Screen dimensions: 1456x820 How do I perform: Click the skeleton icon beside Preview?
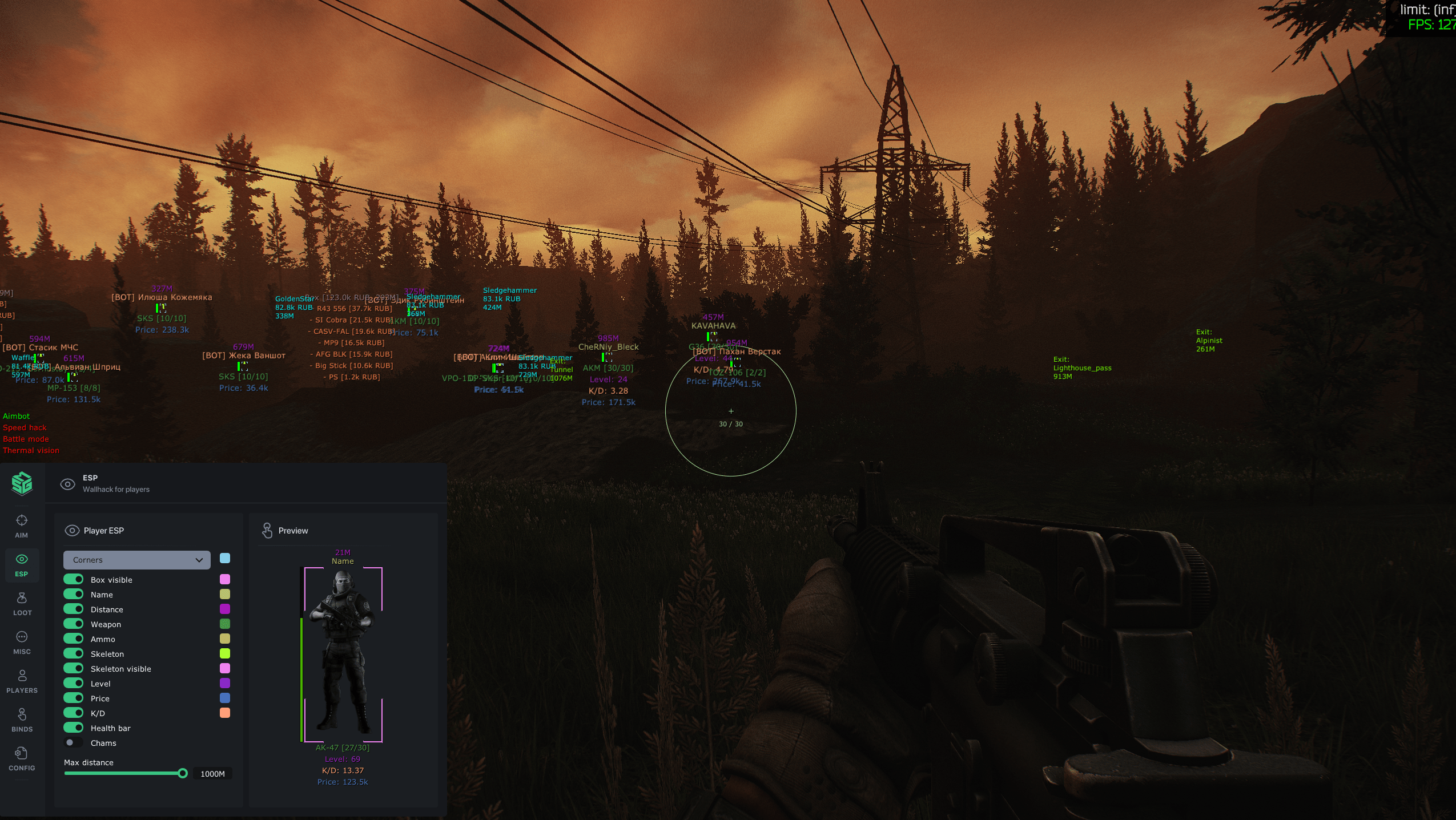coord(268,530)
